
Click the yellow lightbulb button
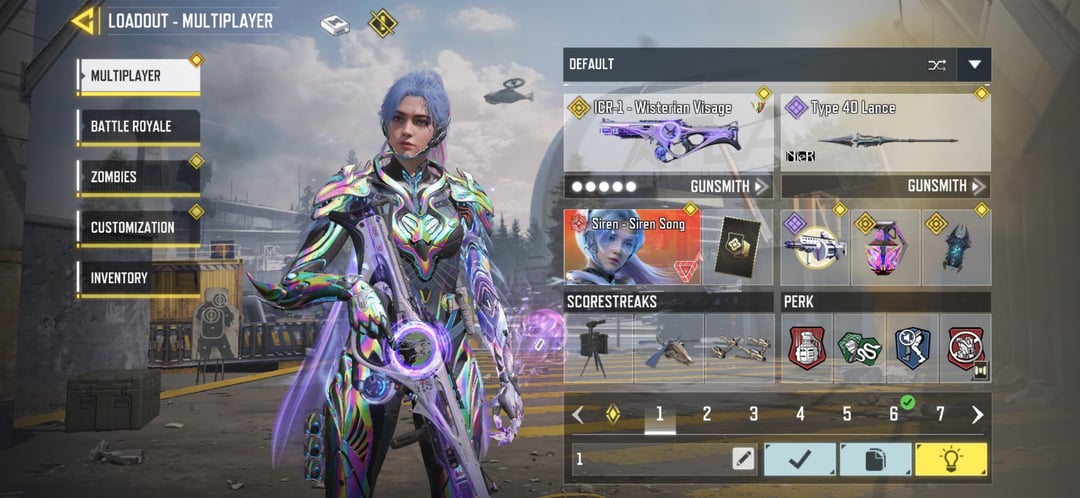pos(950,459)
